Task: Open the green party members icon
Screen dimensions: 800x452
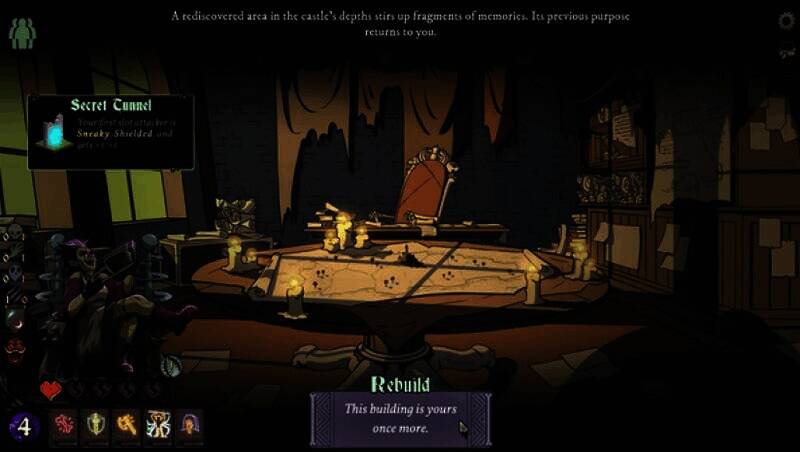Action: (x=22, y=33)
